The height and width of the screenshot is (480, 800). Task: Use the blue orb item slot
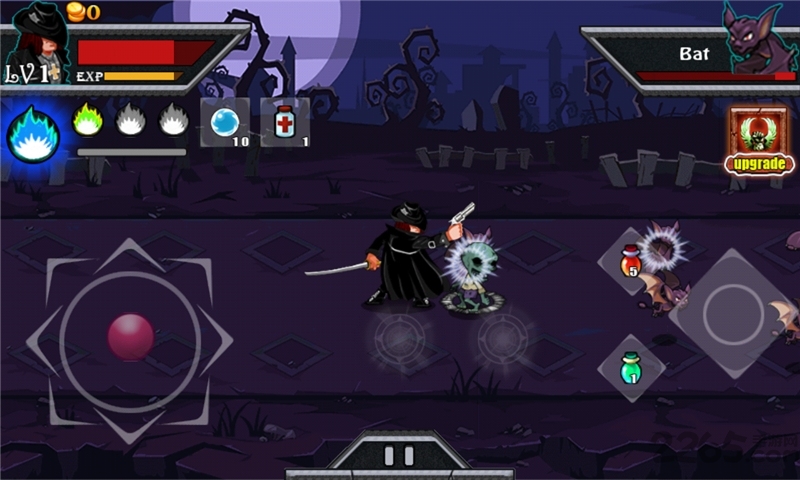tap(224, 123)
